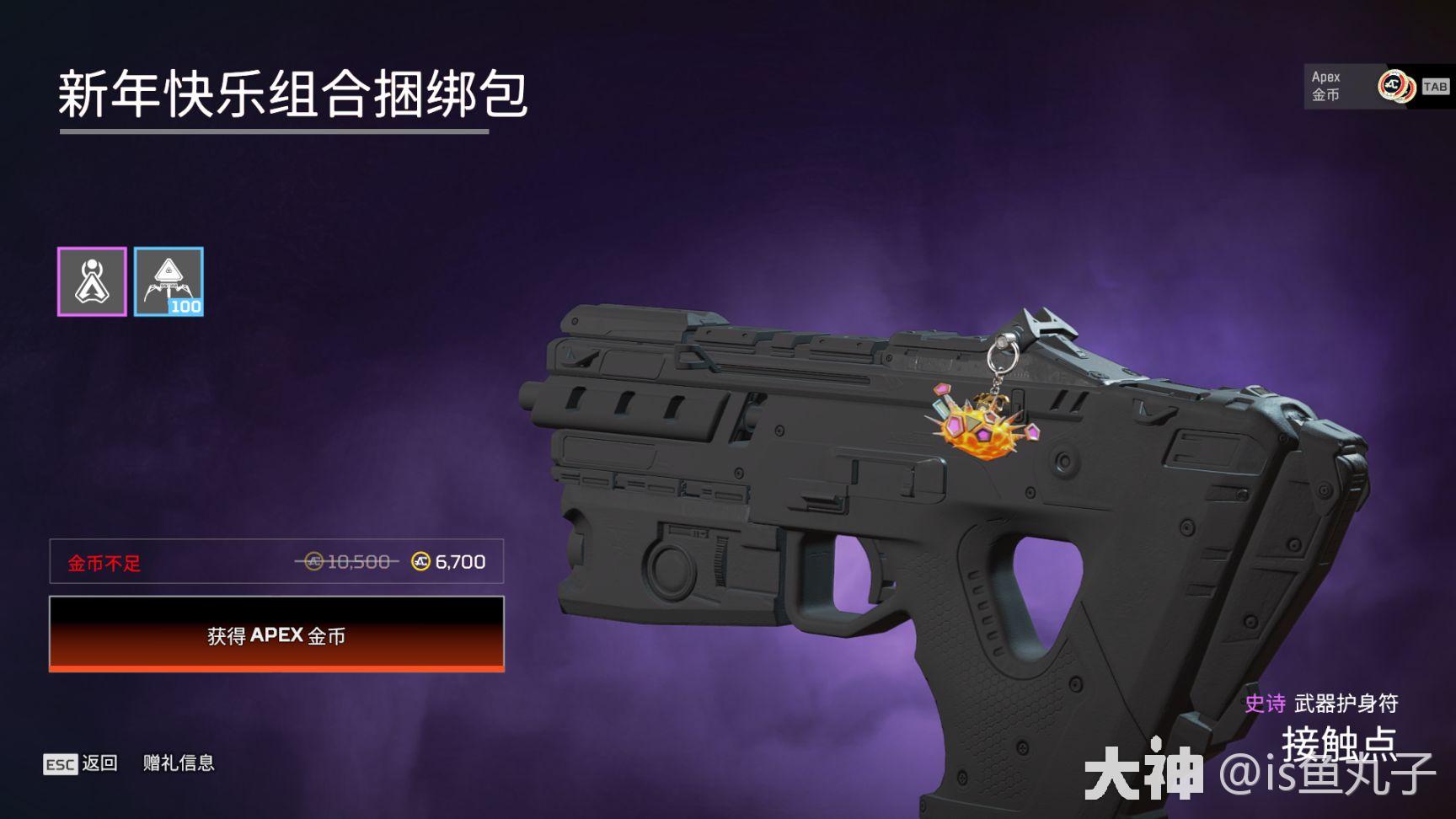Viewport: 1456px width, 819px height.
Task: Click the coin stack icon in top-right balance
Action: pyautogui.click(x=1395, y=88)
